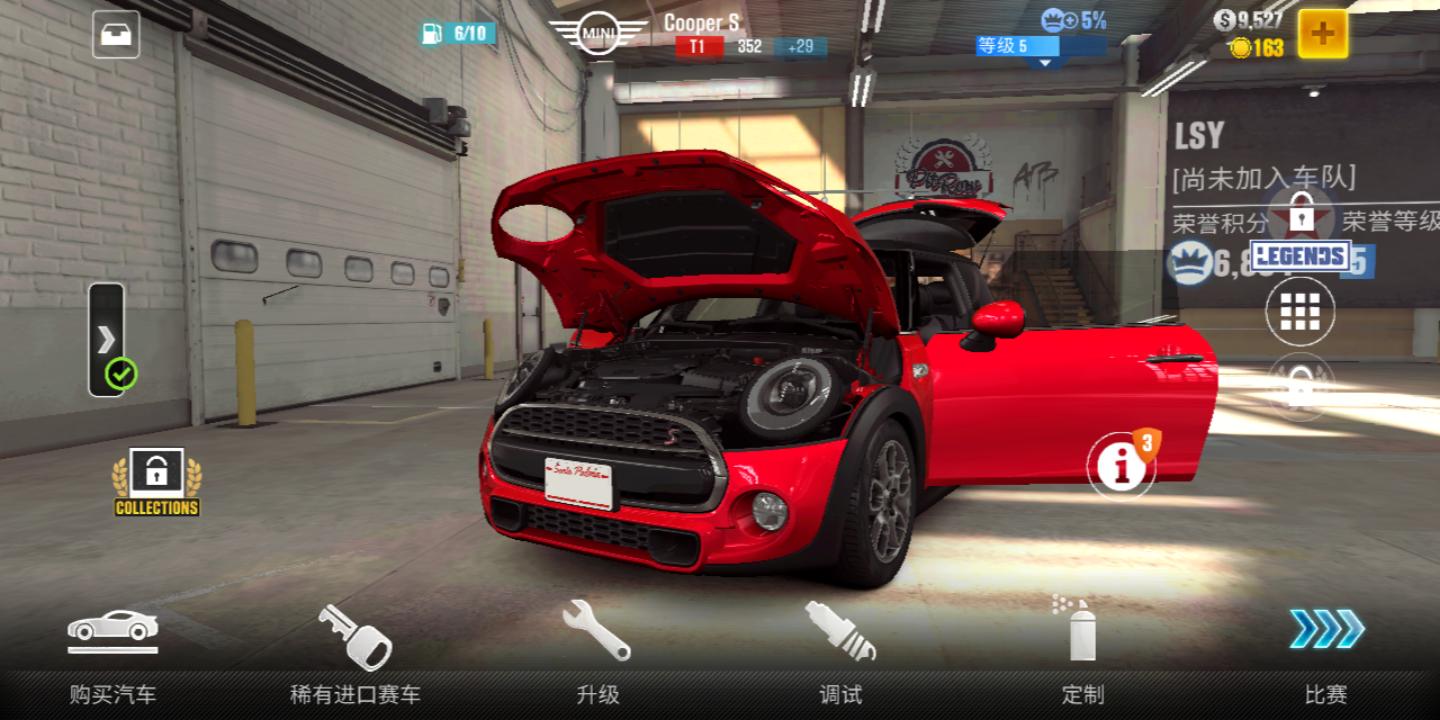Click the MINI Cooper S car title

click(700, 24)
